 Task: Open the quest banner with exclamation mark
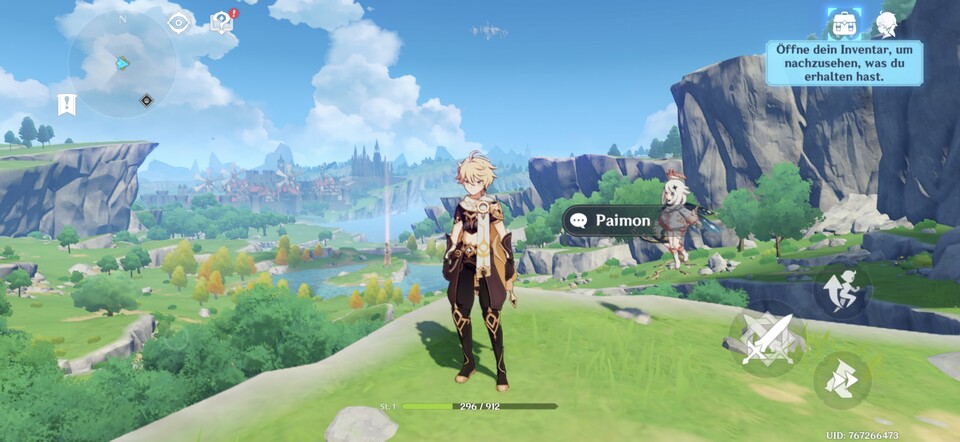(67, 103)
